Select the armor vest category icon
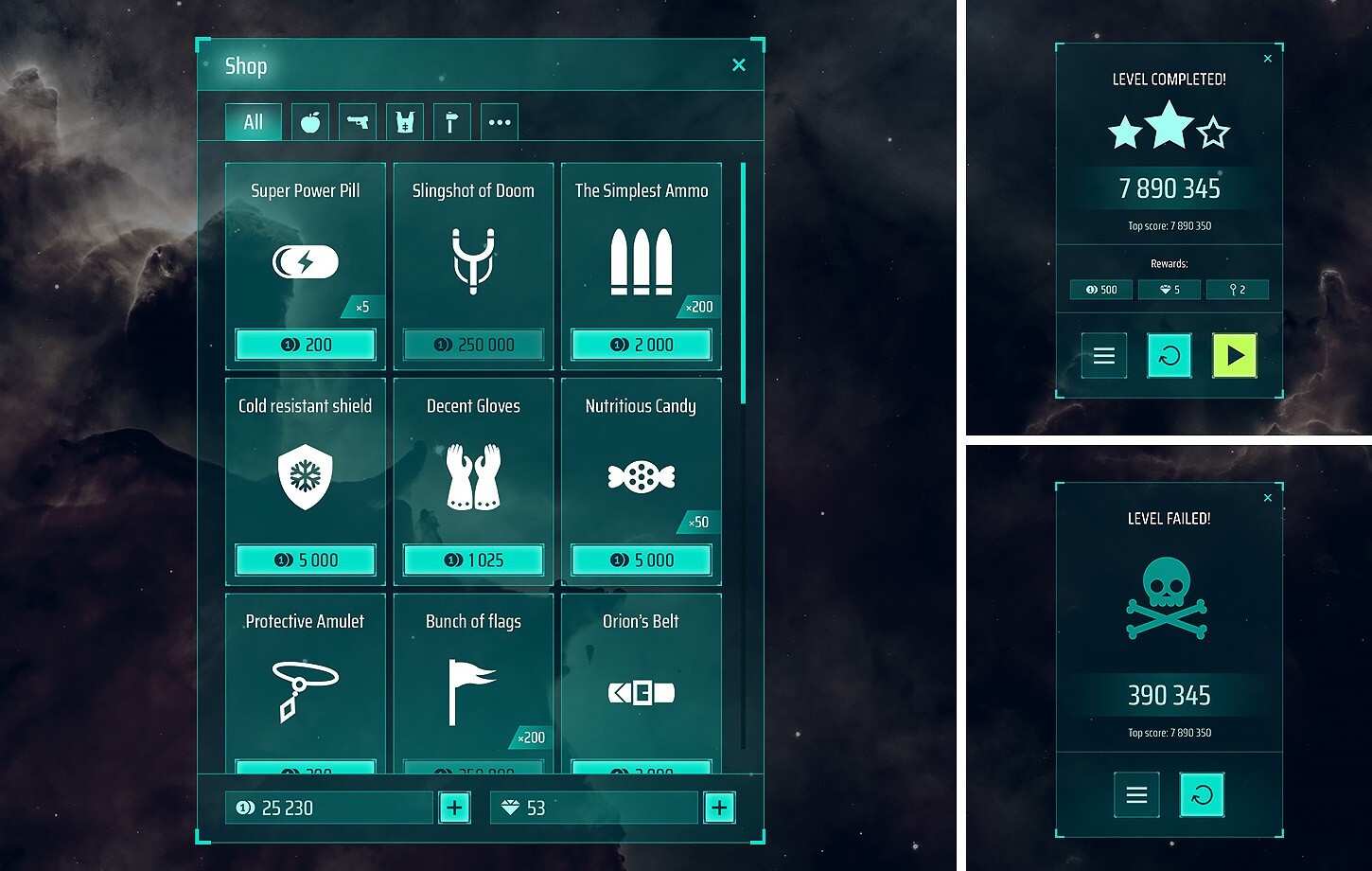 pyautogui.click(x=404, y=121)
